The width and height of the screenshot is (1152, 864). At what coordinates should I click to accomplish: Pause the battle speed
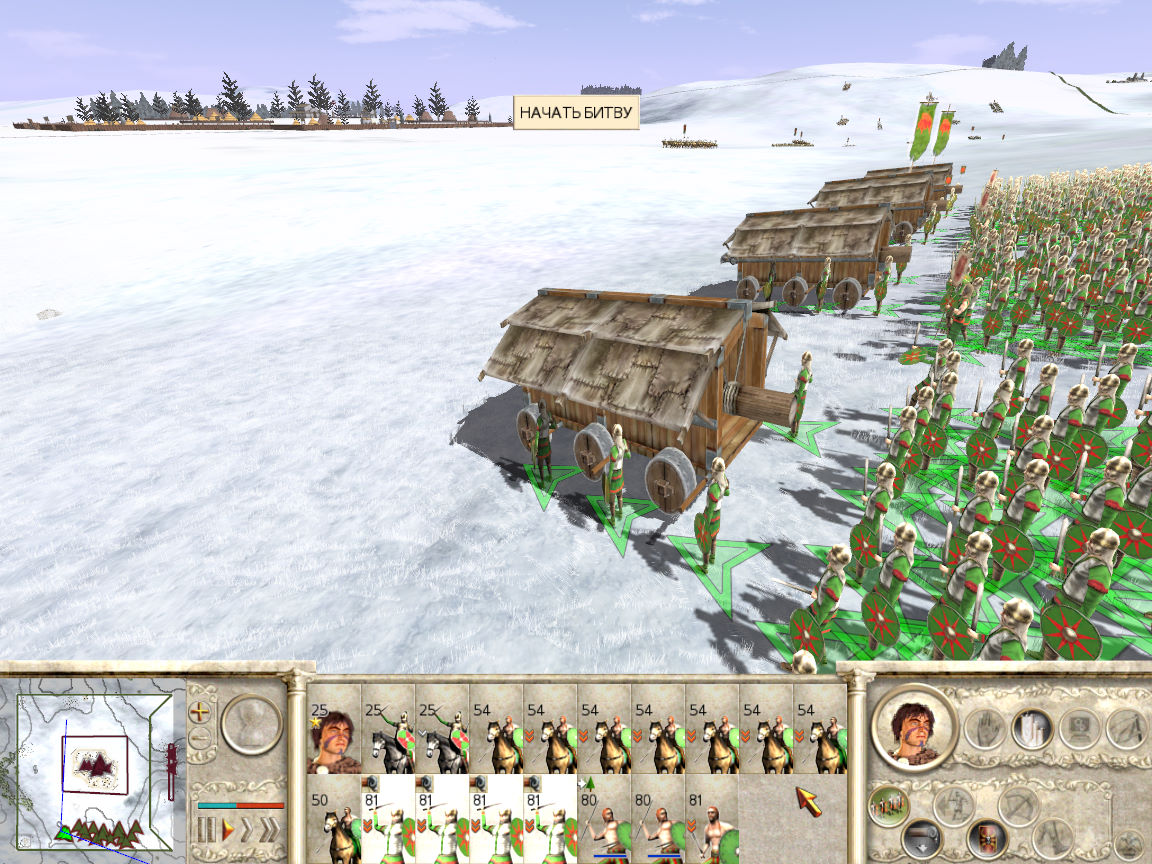(206, 829)
